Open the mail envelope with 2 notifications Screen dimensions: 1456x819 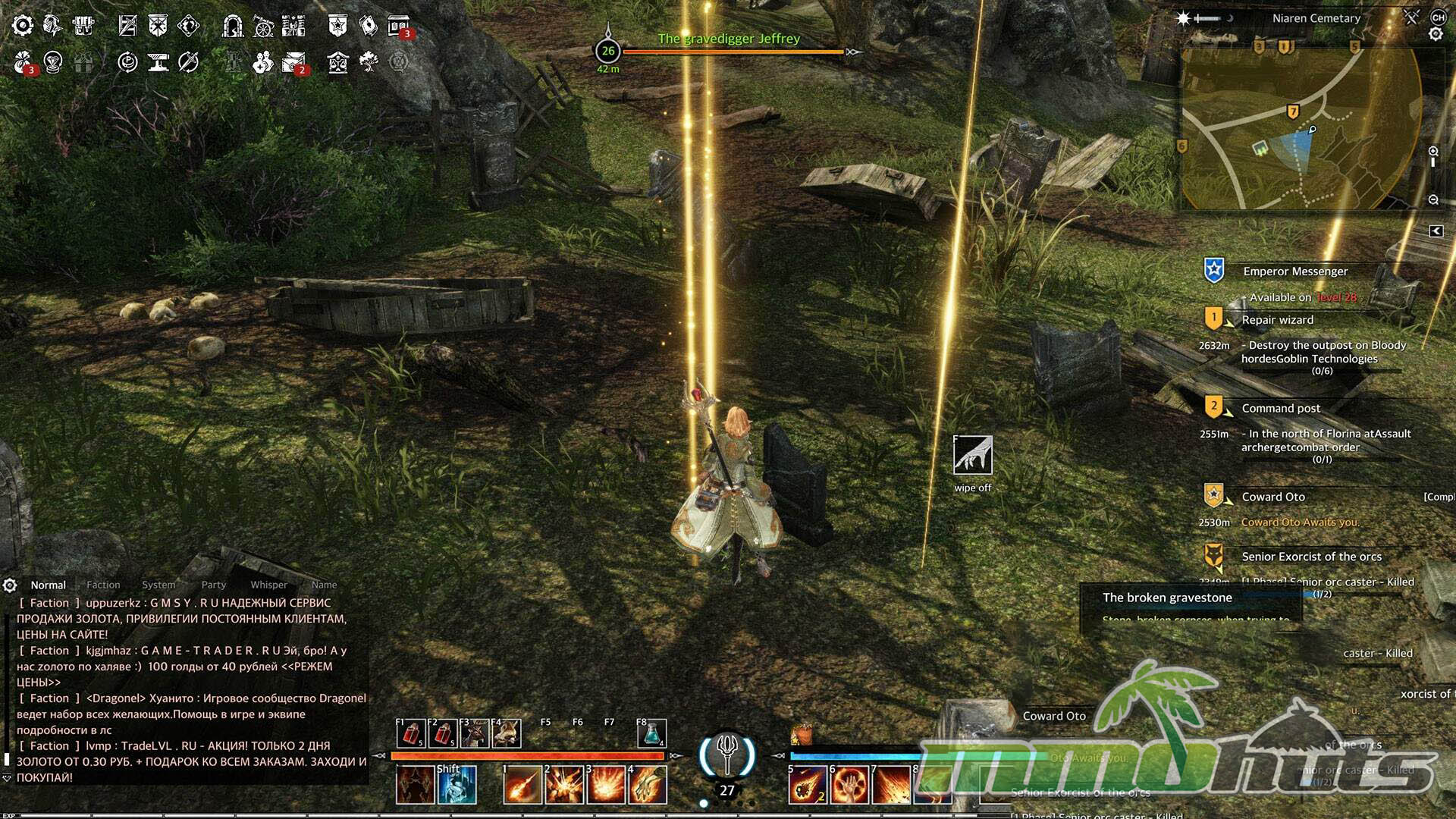[x=293, y=62]
